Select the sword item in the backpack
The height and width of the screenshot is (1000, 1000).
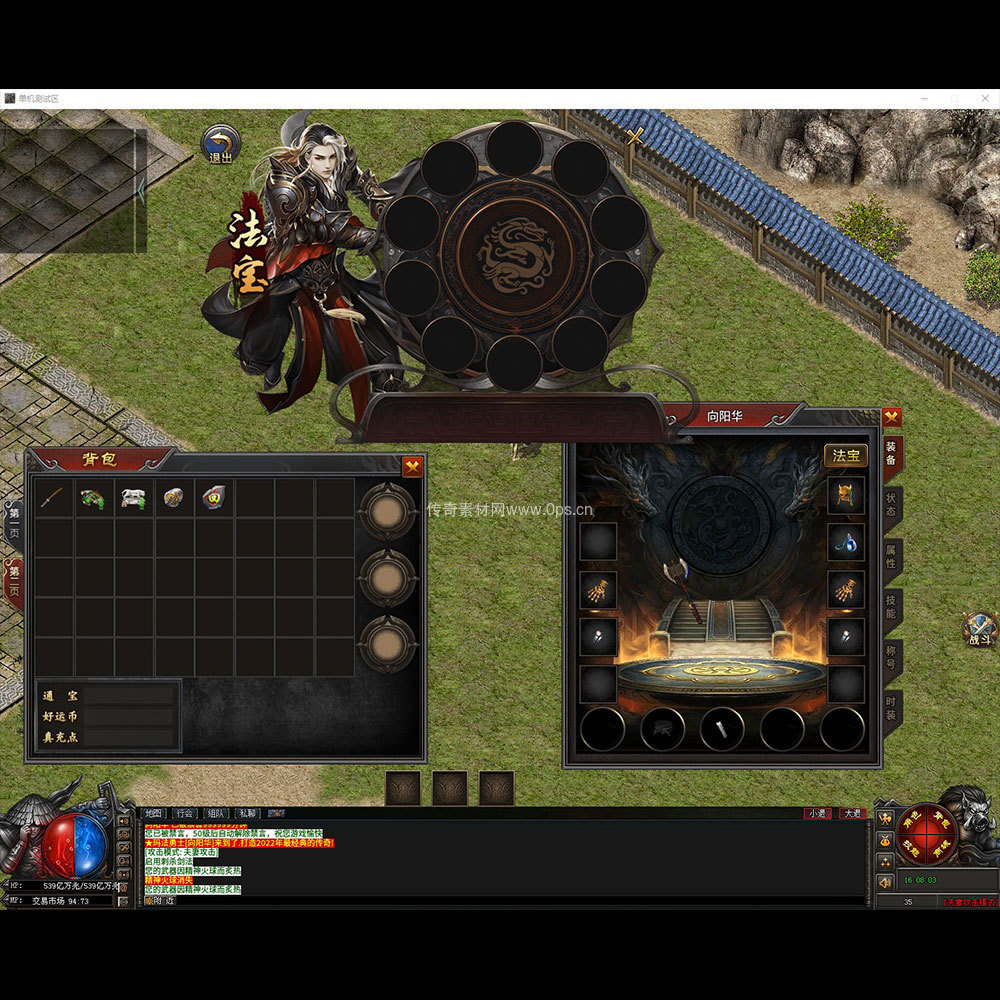54,498
